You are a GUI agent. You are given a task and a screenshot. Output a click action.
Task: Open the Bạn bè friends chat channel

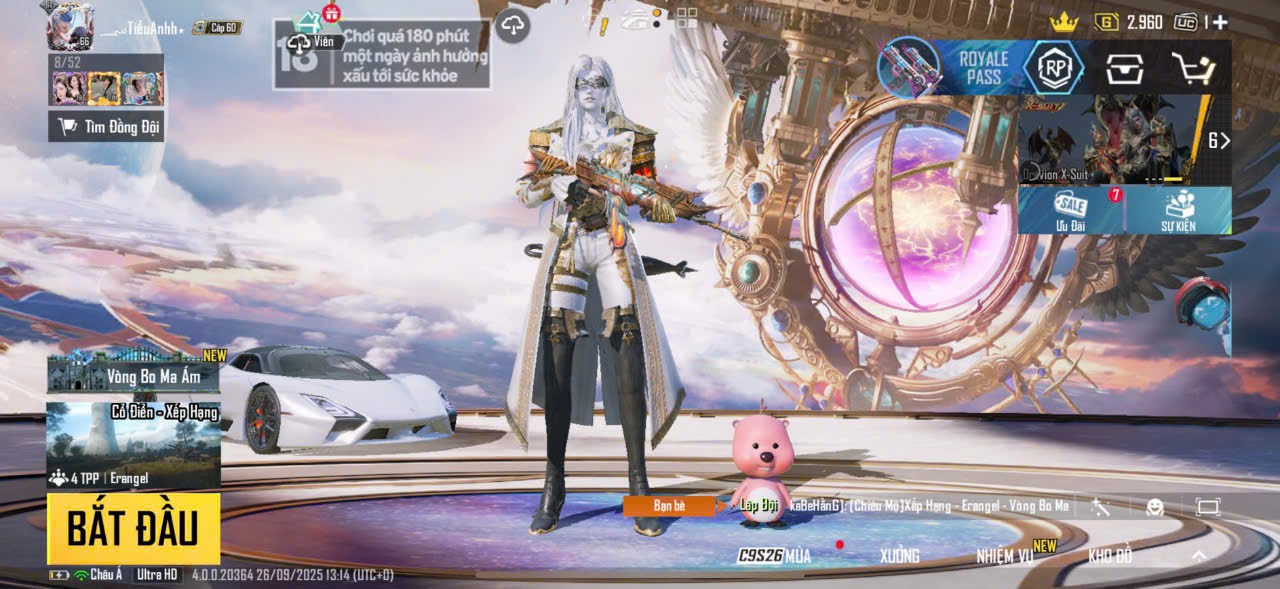[x=669, y=506]
